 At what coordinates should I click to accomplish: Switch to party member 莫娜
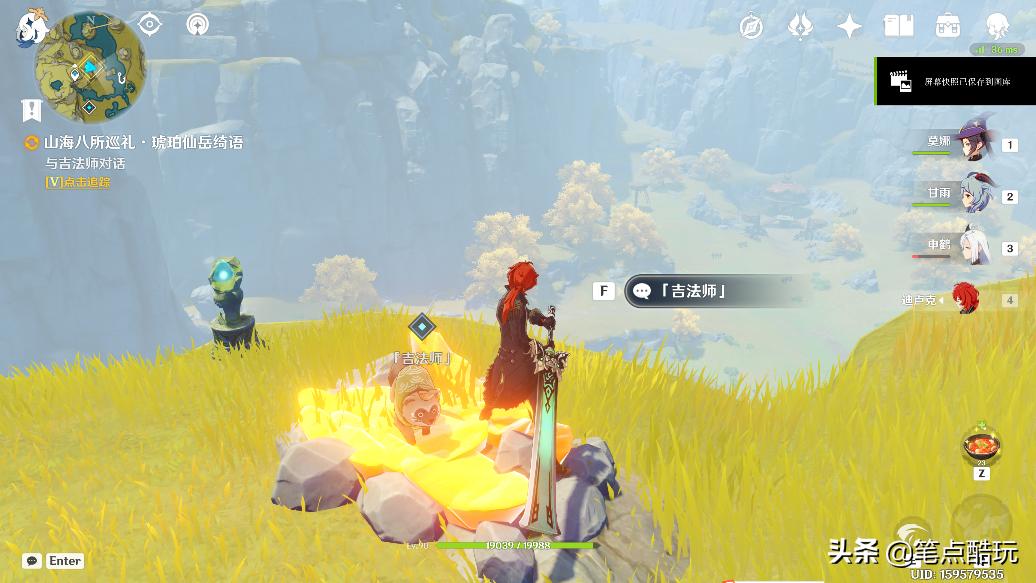click(x=970, y=144)
